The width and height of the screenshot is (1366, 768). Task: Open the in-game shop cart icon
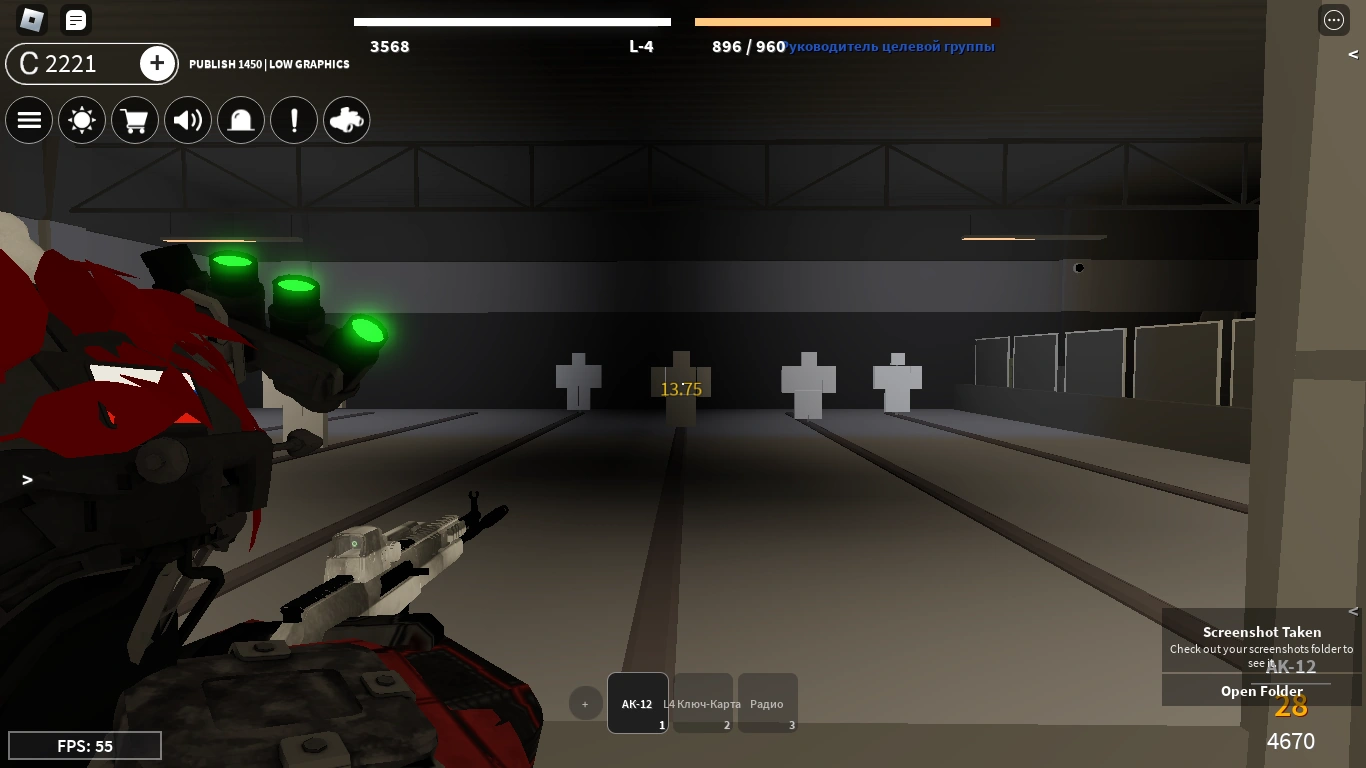click(x=135, y=120)
